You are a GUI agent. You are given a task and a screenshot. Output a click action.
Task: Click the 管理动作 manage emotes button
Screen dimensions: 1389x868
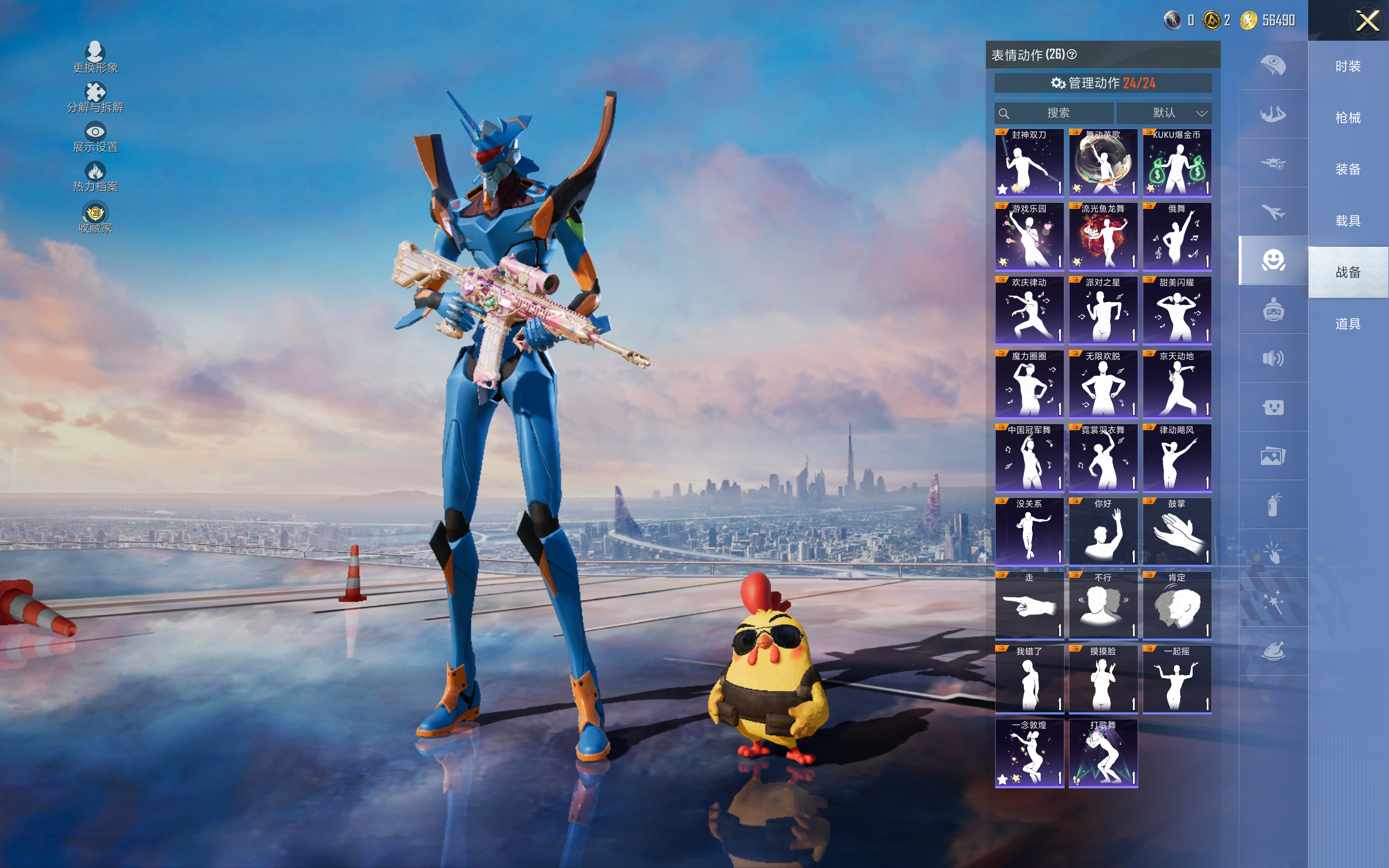pos(1103,83)
